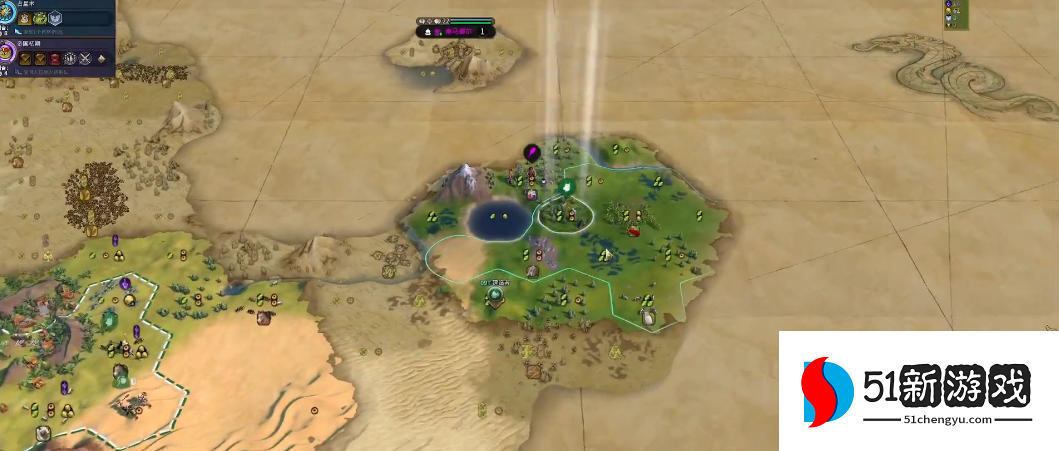Open the 51chengyu.com watermark logo
This screenshot has height=451, width=1059.
coord(917,392)
